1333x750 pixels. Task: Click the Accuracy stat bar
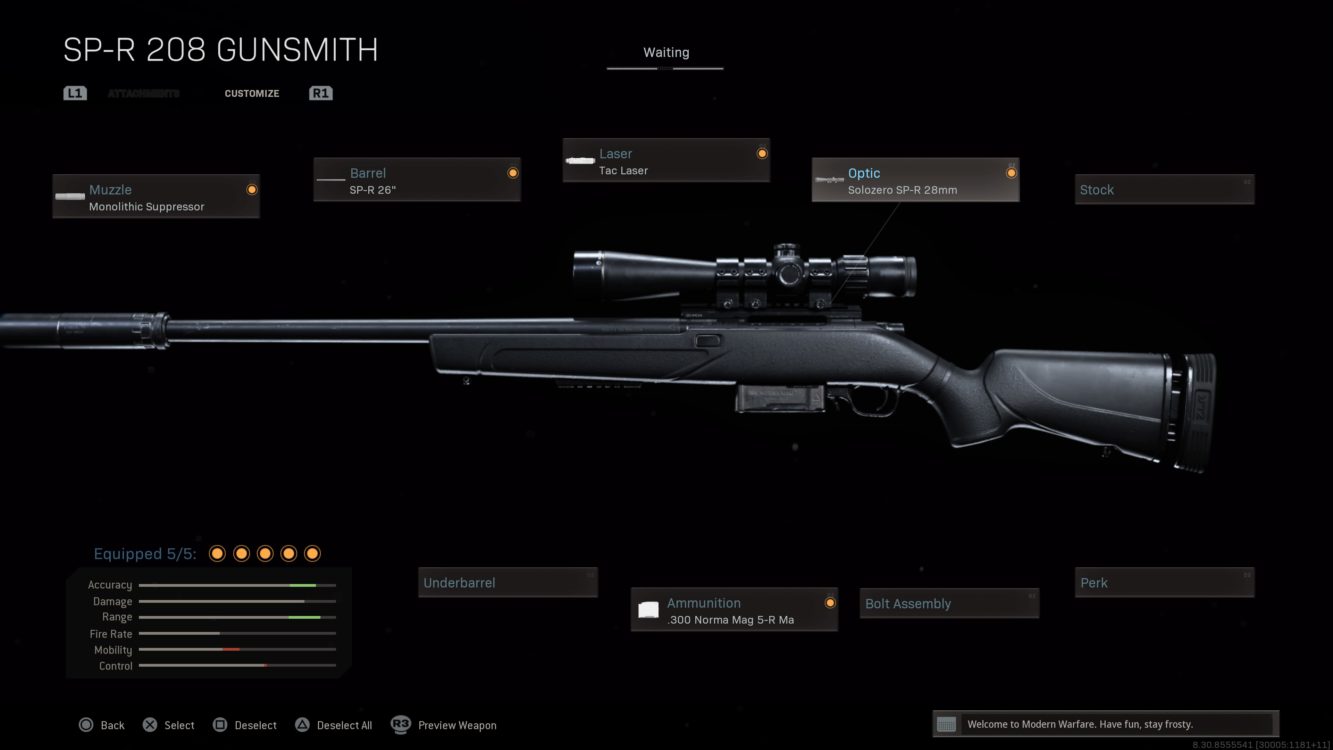click(237, 584)
